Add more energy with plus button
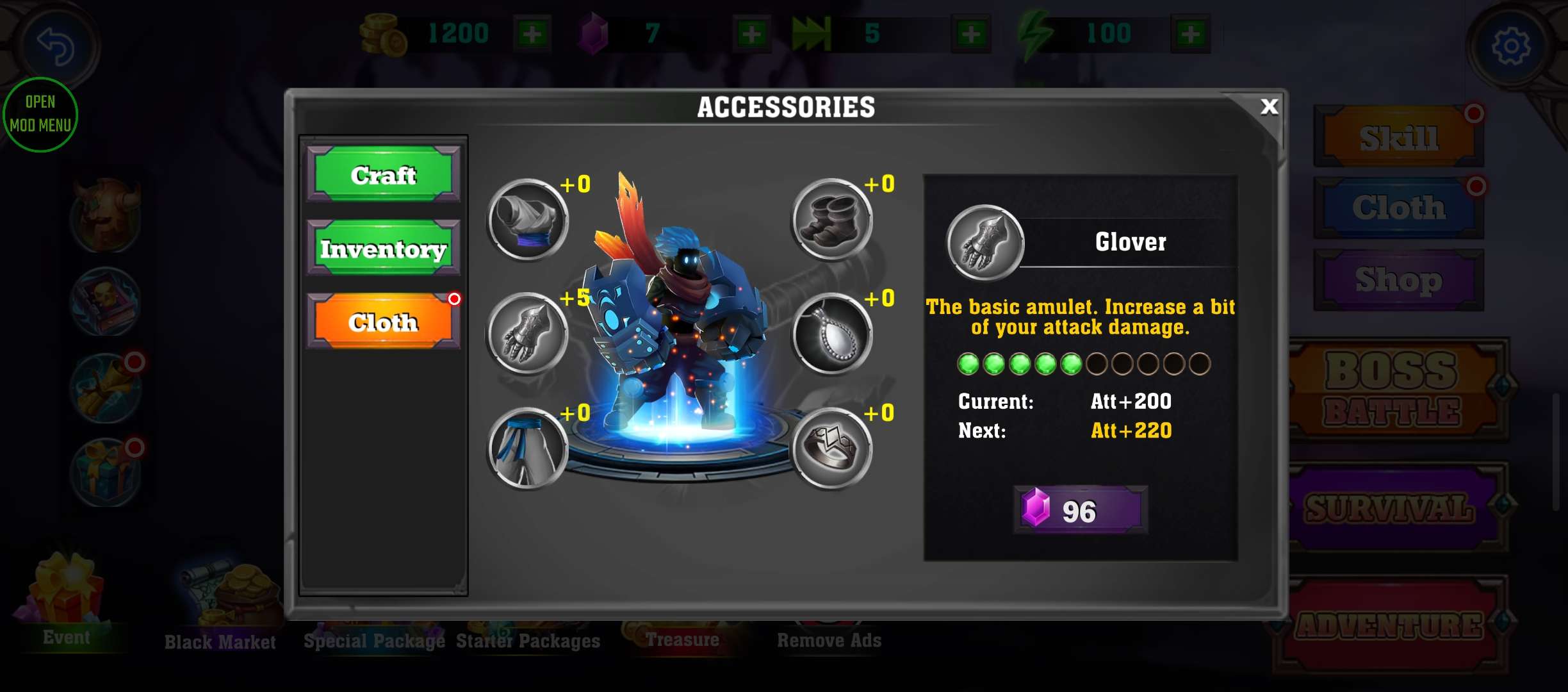 point(1191,33)
